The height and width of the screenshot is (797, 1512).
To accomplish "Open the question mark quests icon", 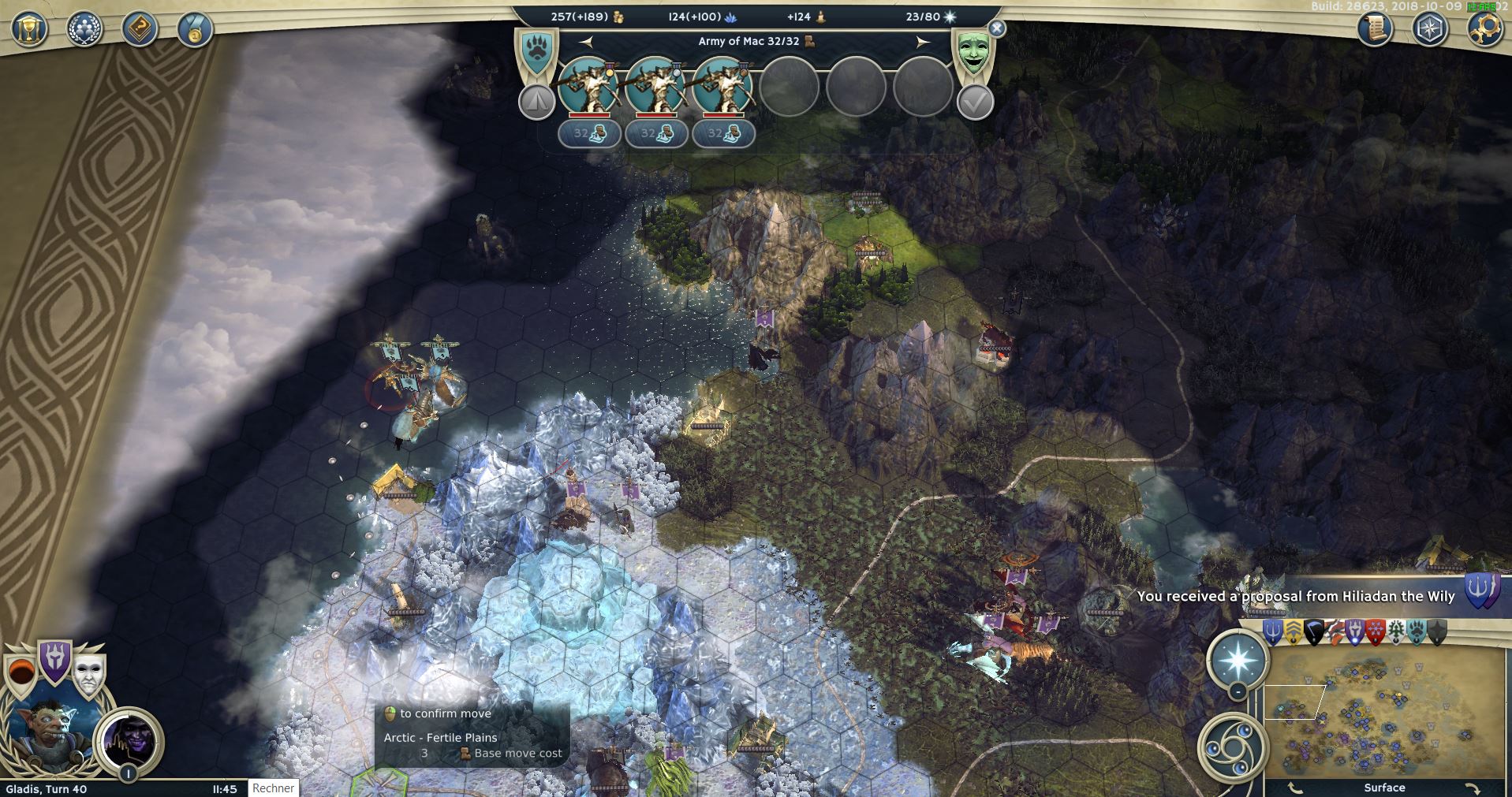I will click(x=139, y=30).
